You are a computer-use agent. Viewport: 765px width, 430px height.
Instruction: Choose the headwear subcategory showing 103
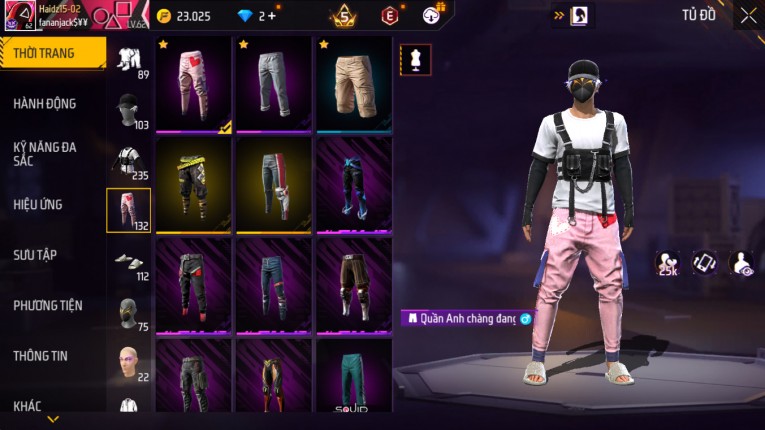(128, 112)
